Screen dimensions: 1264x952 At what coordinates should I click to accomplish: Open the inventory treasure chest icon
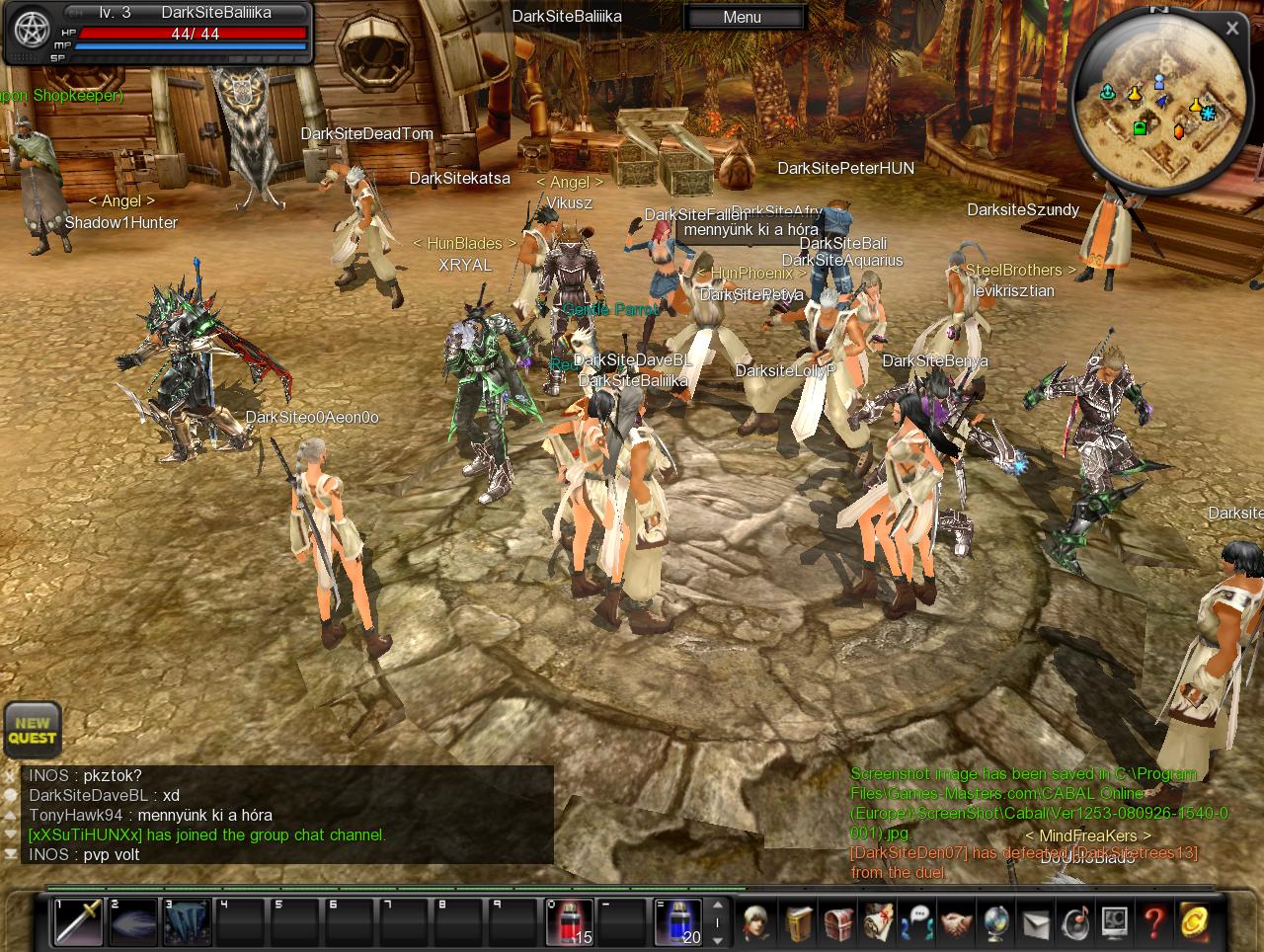(x=838, y=922)
